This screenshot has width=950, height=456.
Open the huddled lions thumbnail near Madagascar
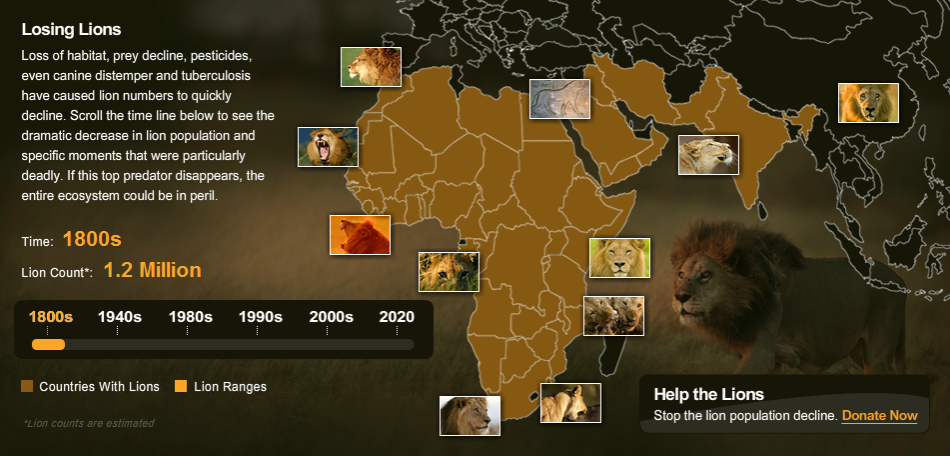pyautogui.click(x=613, y=316)
